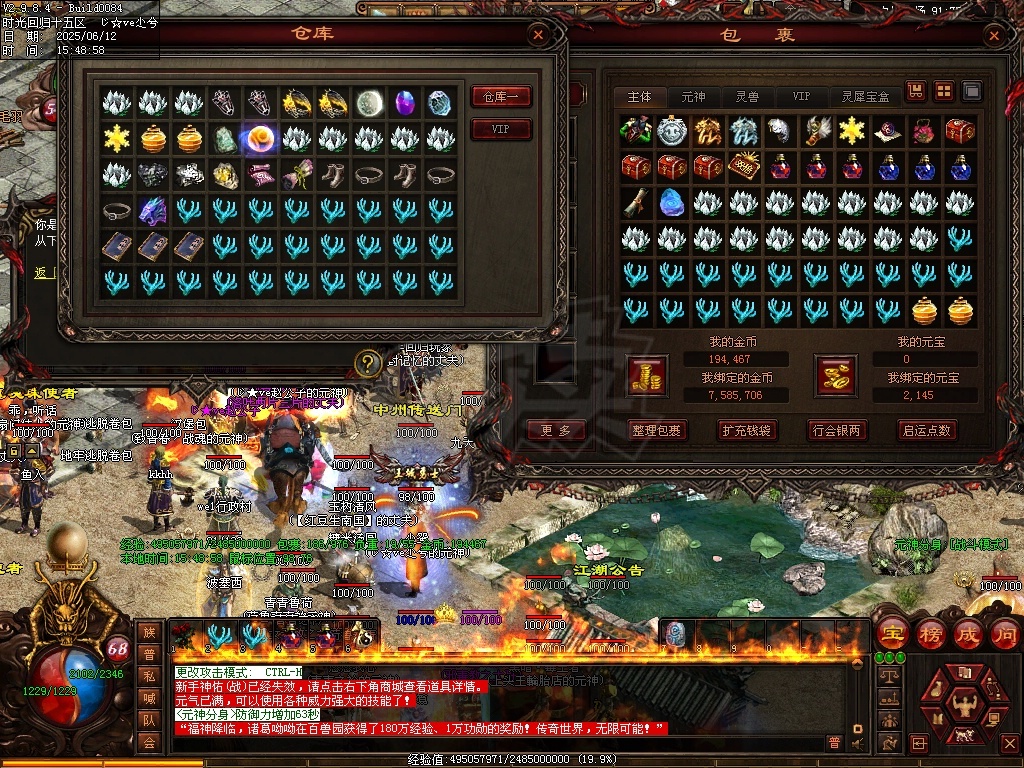Click the 启运点数 button
The width and height of the screenshot is (1024, 768).
tap(927, 430)
